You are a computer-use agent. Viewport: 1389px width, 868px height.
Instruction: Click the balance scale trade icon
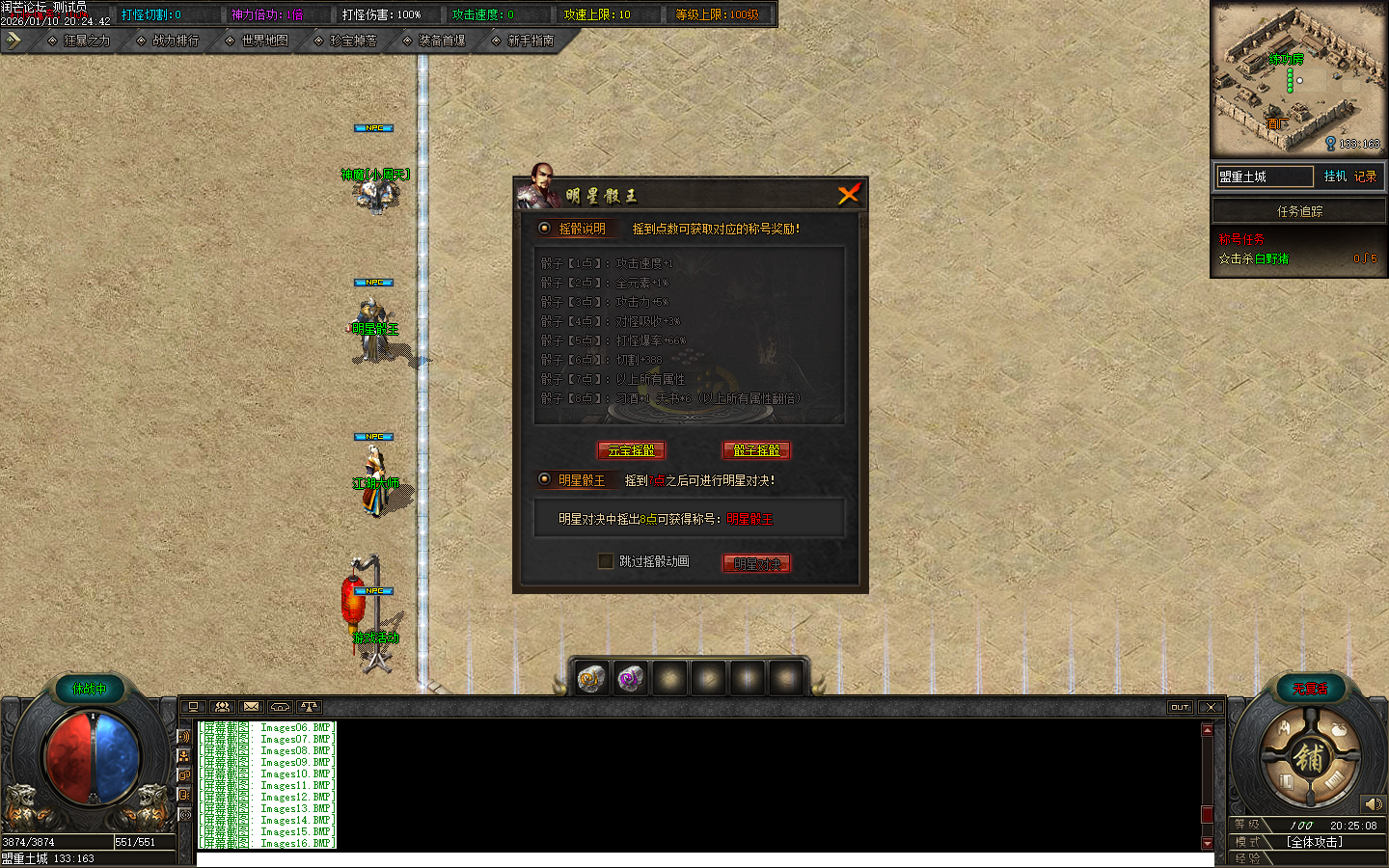click(x=309, y=707)
